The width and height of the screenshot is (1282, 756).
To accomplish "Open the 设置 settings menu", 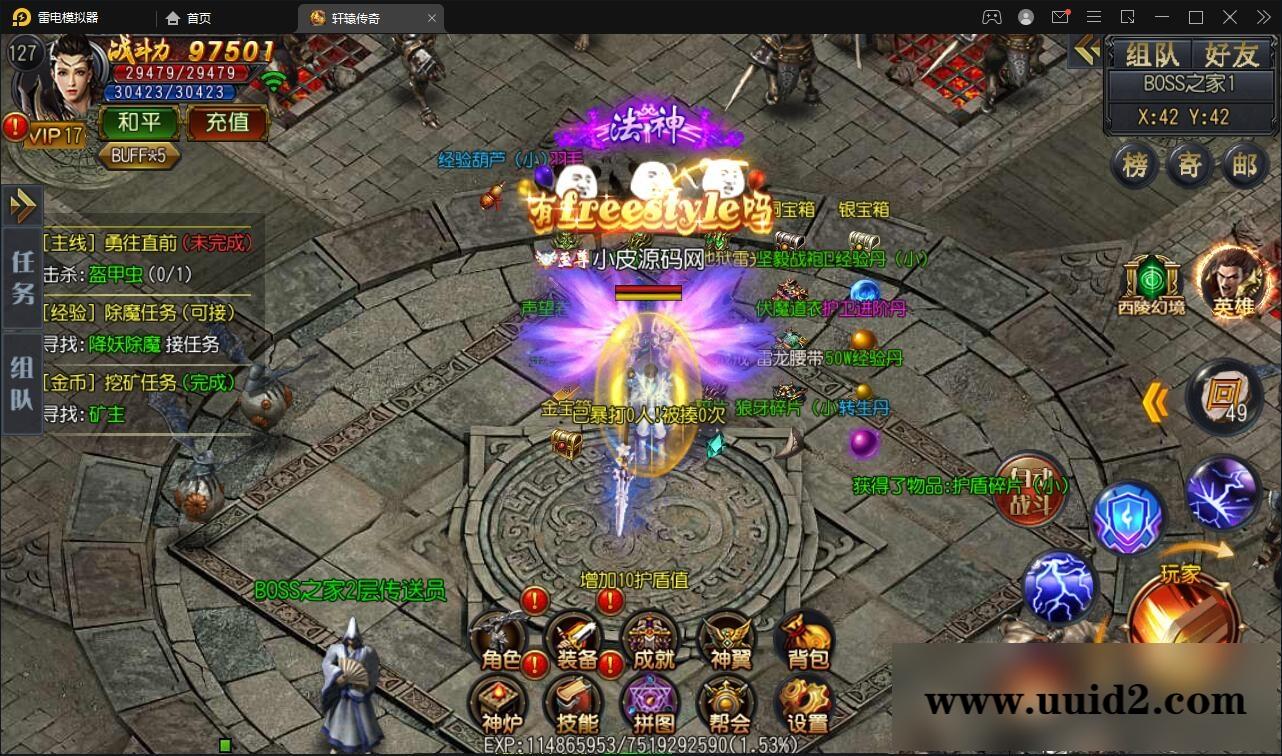I will 806,704.
